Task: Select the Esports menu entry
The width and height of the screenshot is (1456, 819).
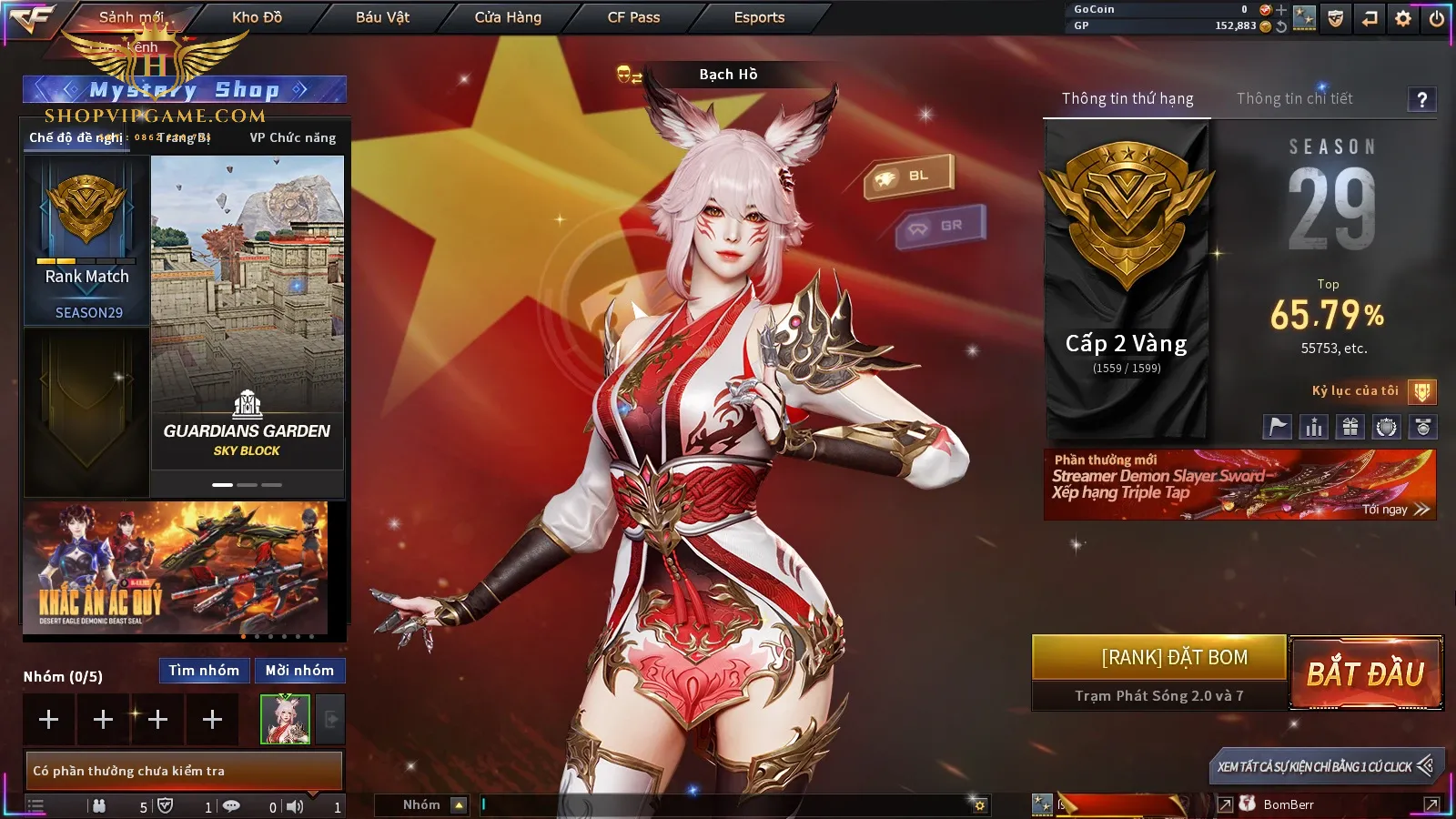Action: tap(759, 17)
